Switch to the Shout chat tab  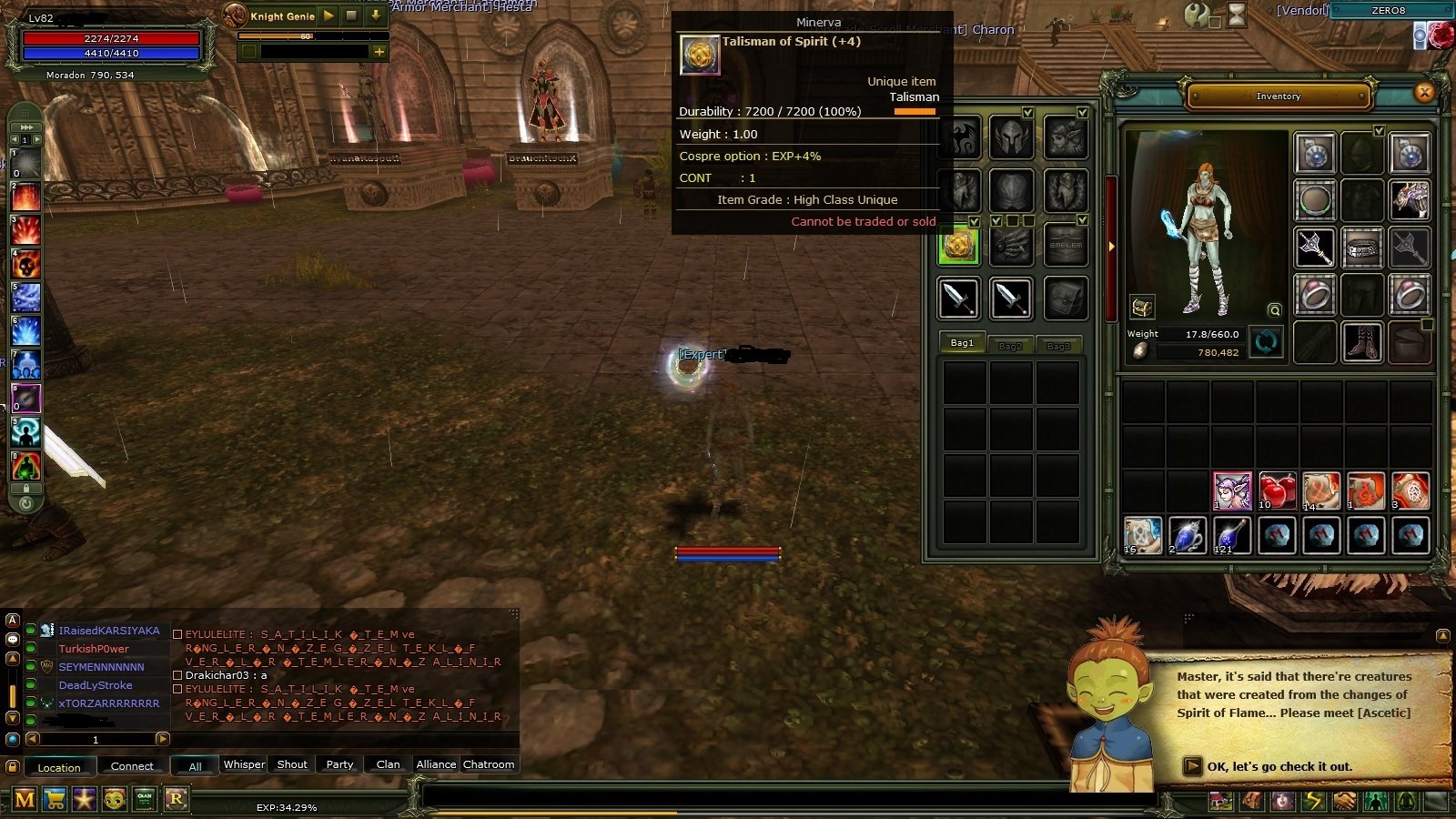click(292, 764)
